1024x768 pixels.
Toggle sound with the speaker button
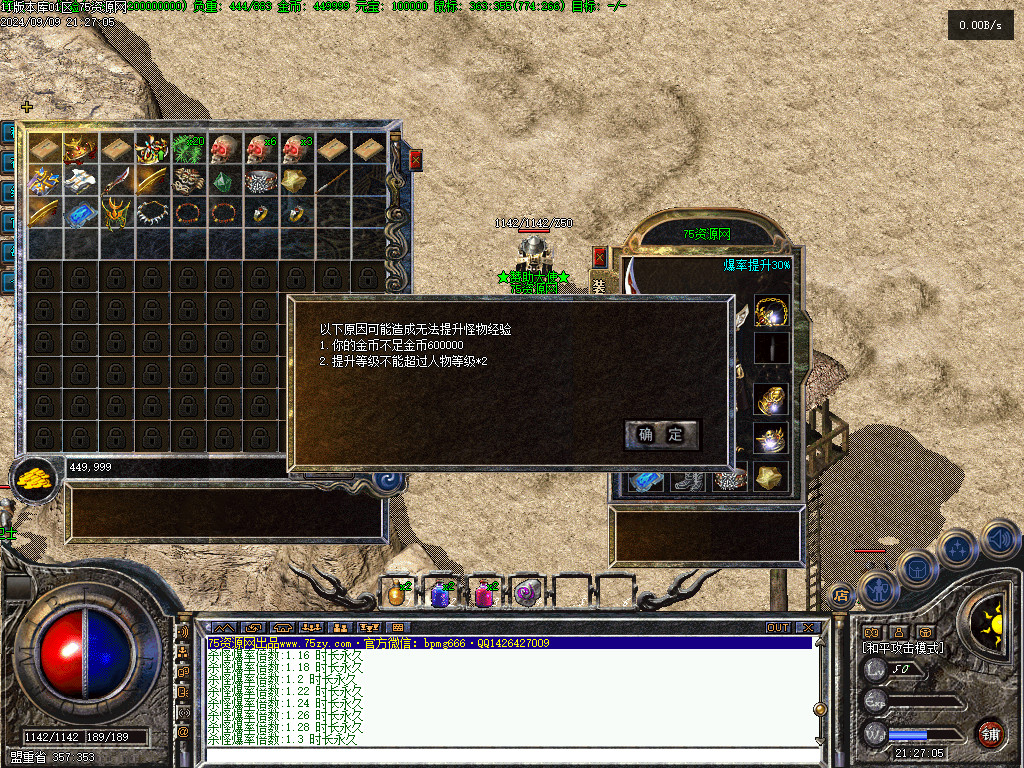pyautogui.click(x=998, y=541)
